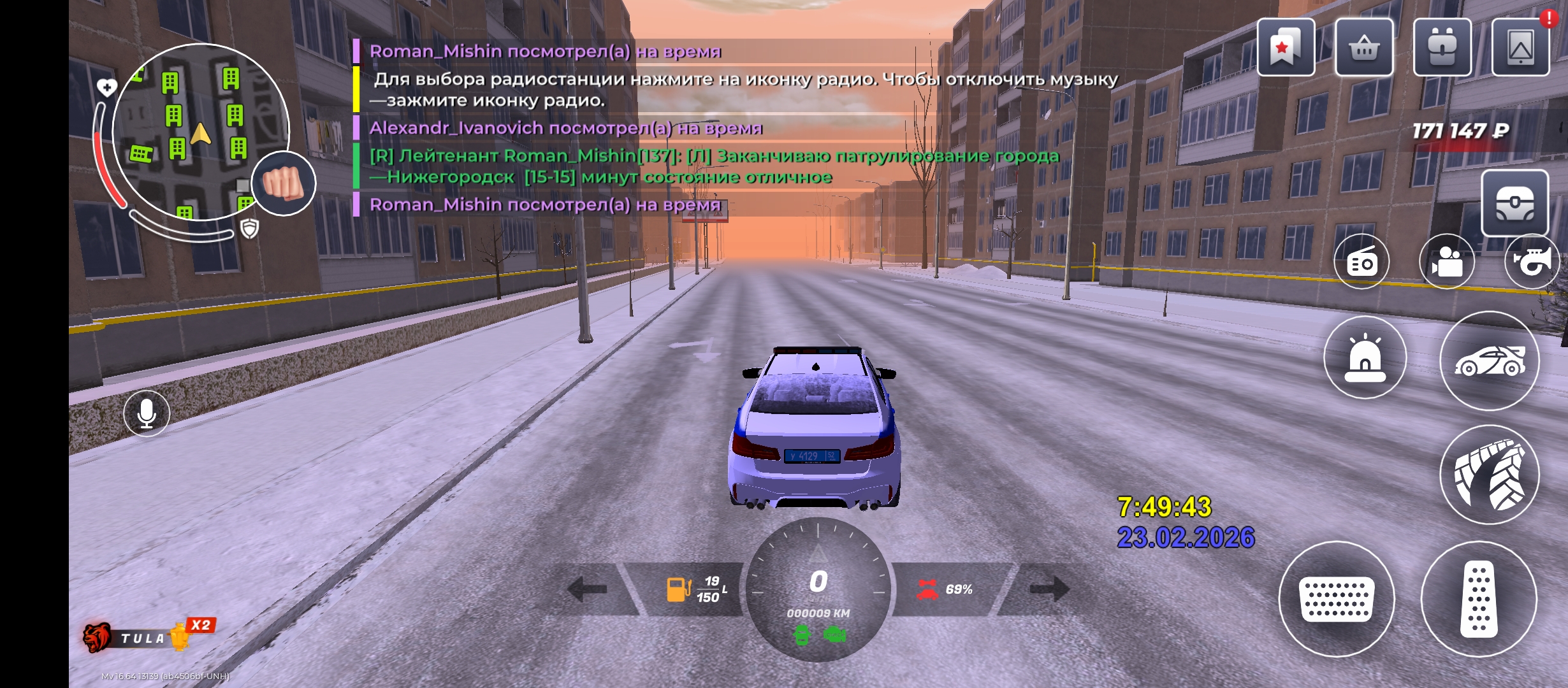
Task: Open the starred bookmarks menu icon
Action: click(x=1285, y=48)
